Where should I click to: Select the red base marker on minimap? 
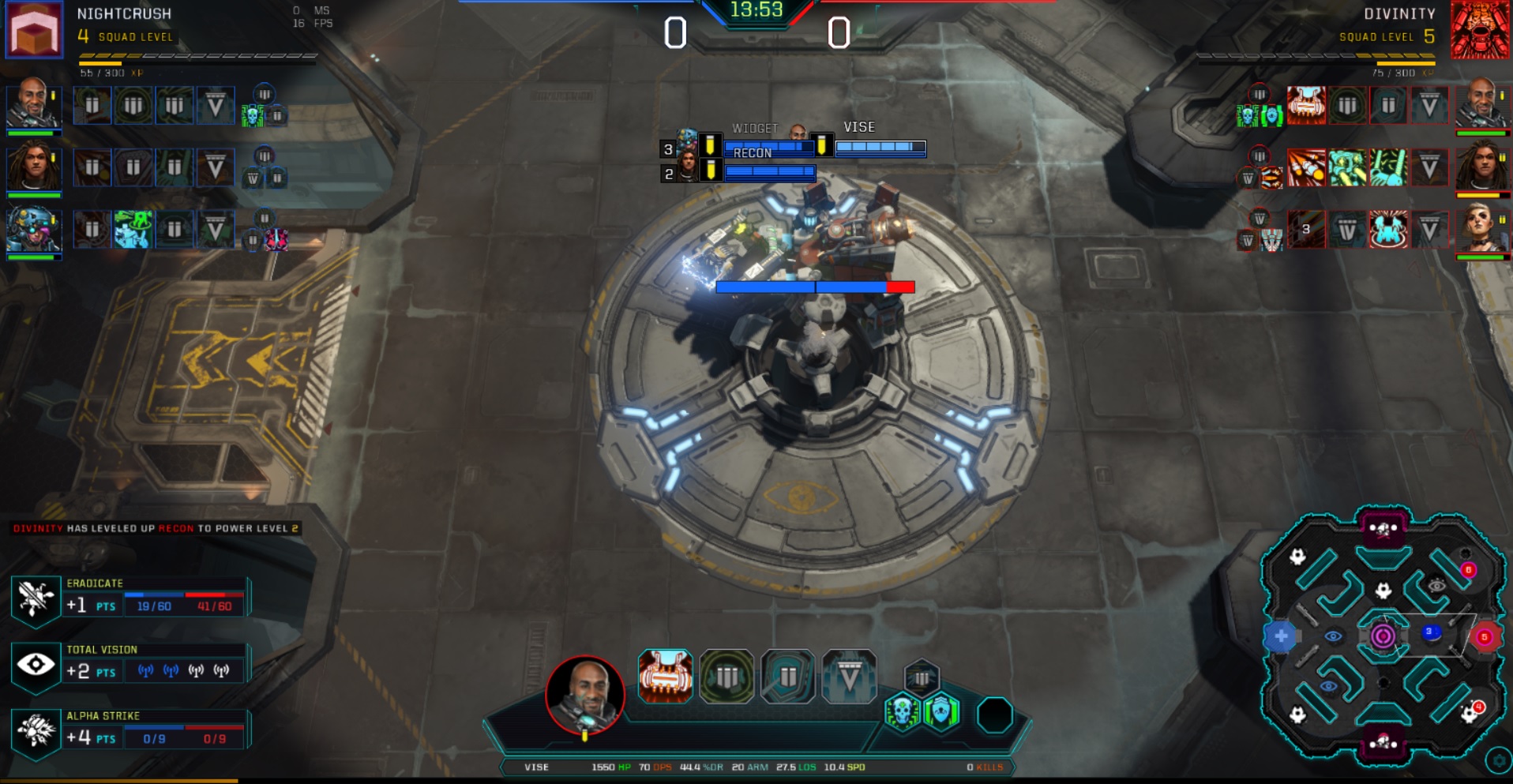[1485, 636]
